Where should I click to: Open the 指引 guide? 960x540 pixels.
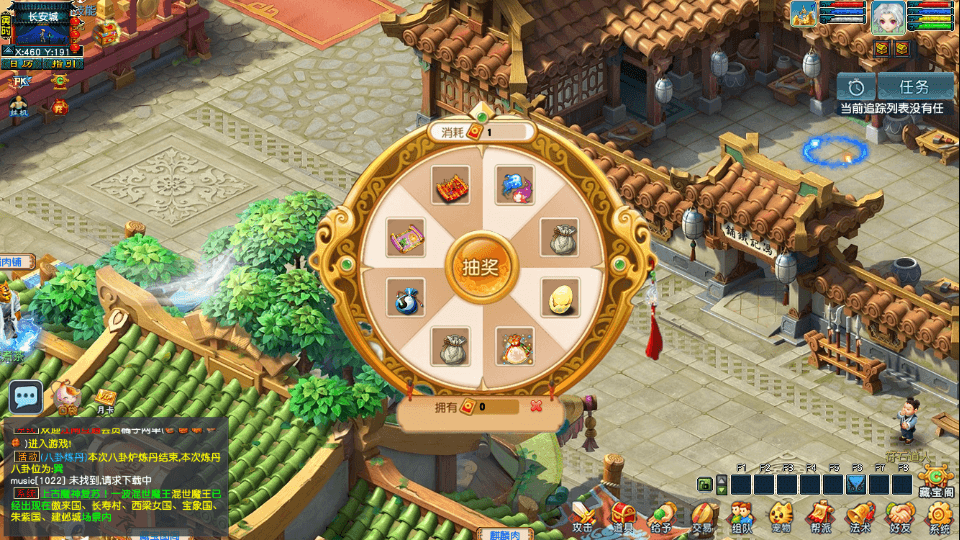[63, 64]
